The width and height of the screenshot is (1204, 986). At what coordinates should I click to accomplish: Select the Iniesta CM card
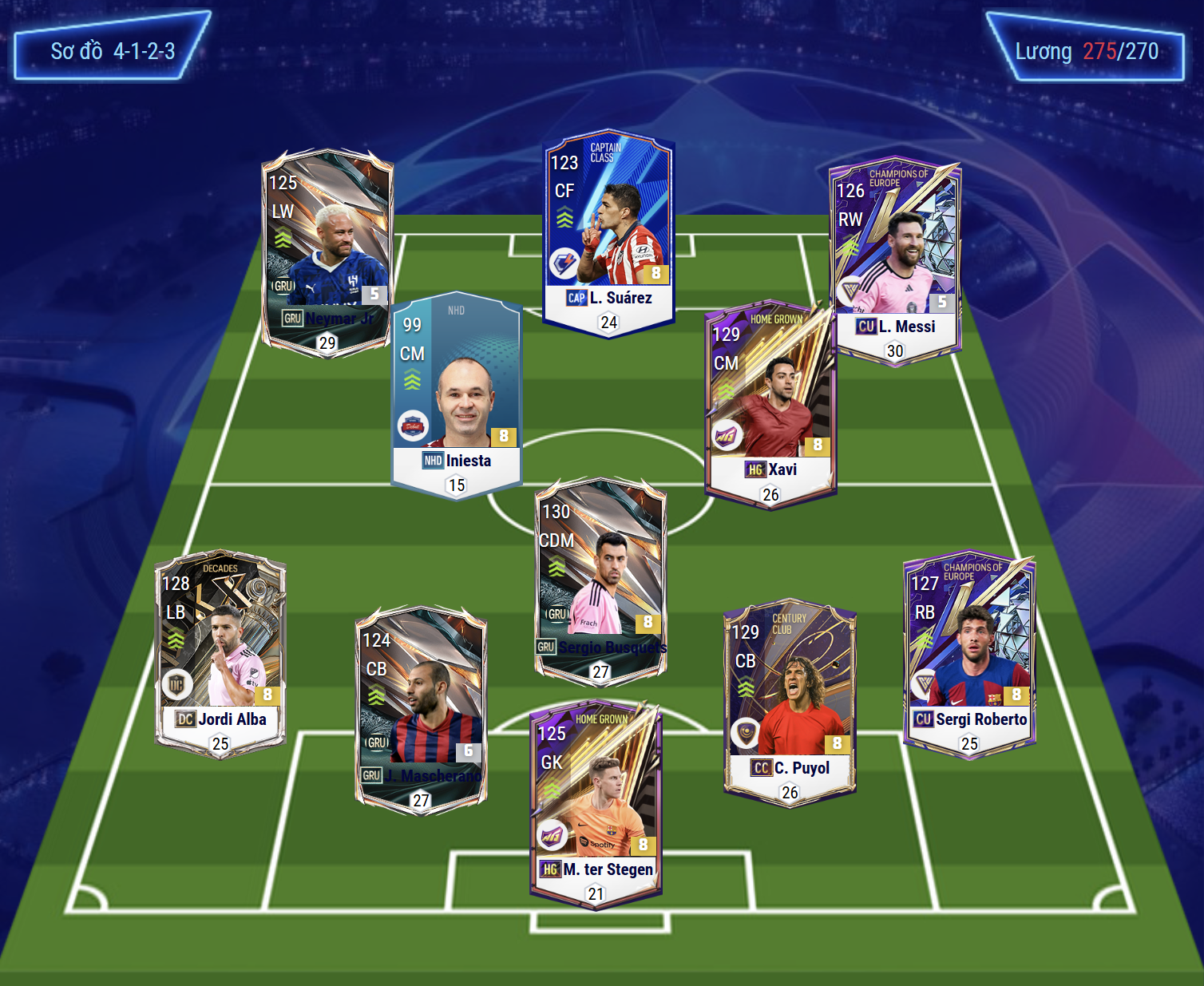coord(457,395)
